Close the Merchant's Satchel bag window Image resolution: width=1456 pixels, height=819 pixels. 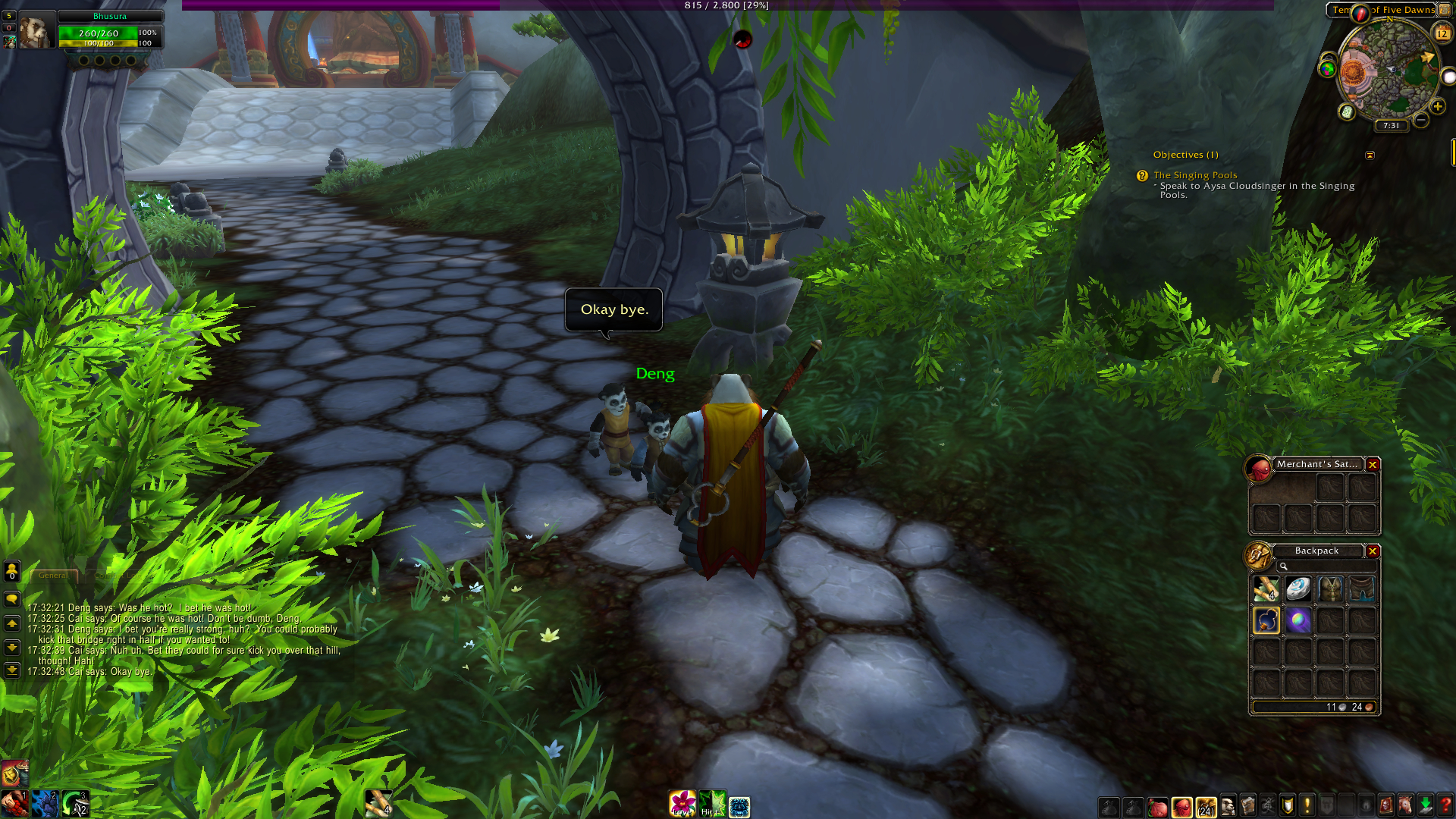(x=1373, y=465)
